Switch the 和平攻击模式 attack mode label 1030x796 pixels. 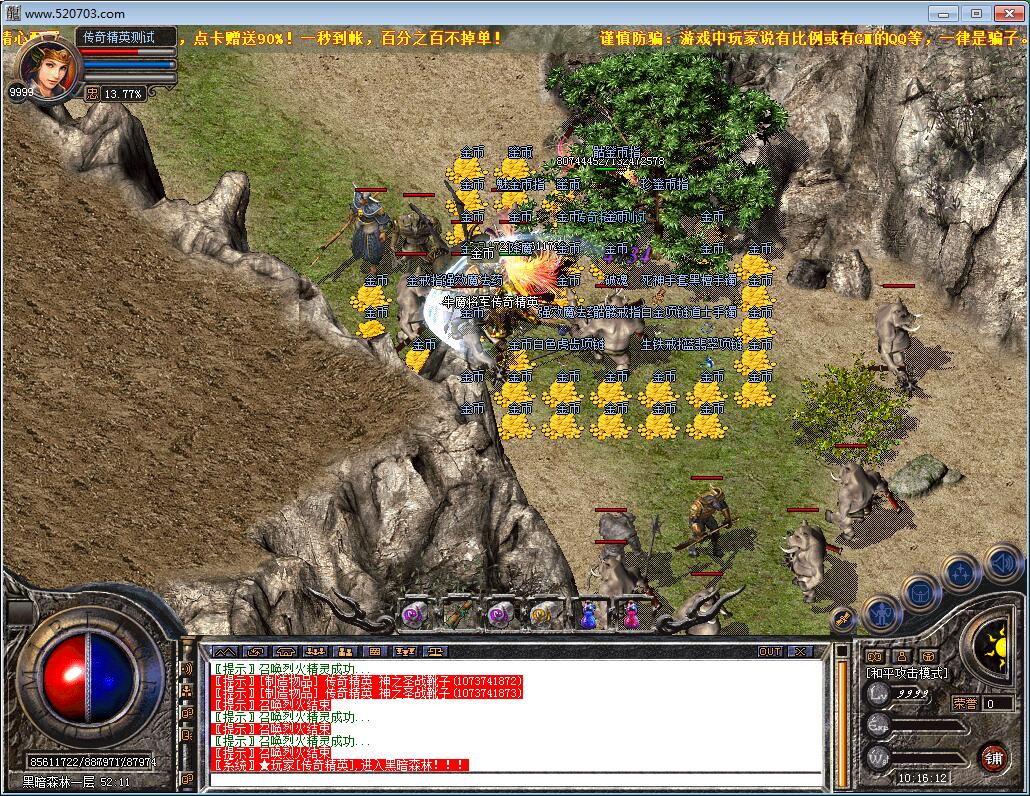(907, 673)
